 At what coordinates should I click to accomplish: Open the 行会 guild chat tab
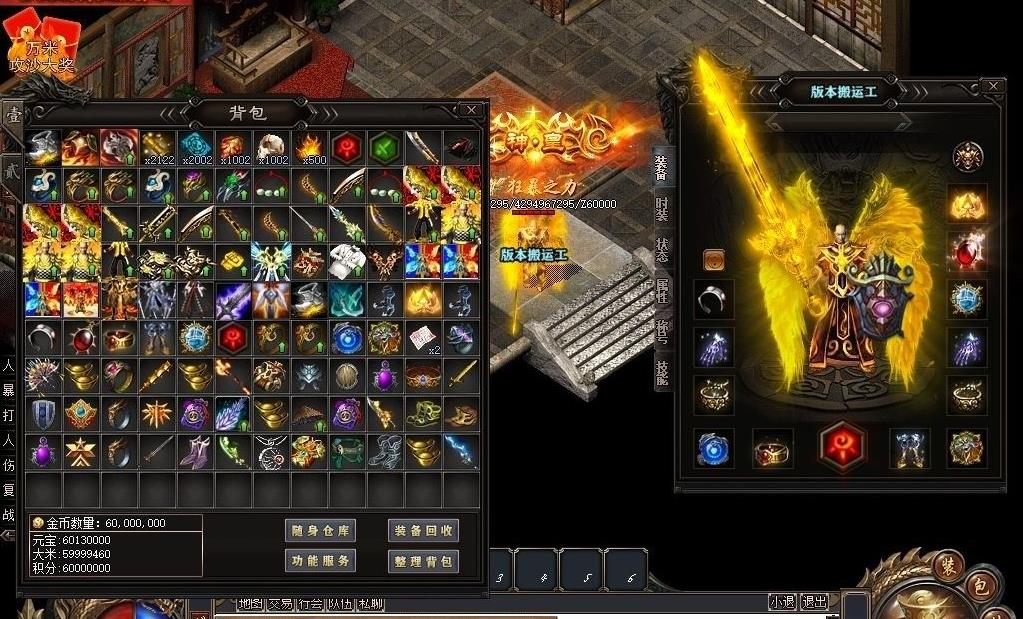(310, 604)
